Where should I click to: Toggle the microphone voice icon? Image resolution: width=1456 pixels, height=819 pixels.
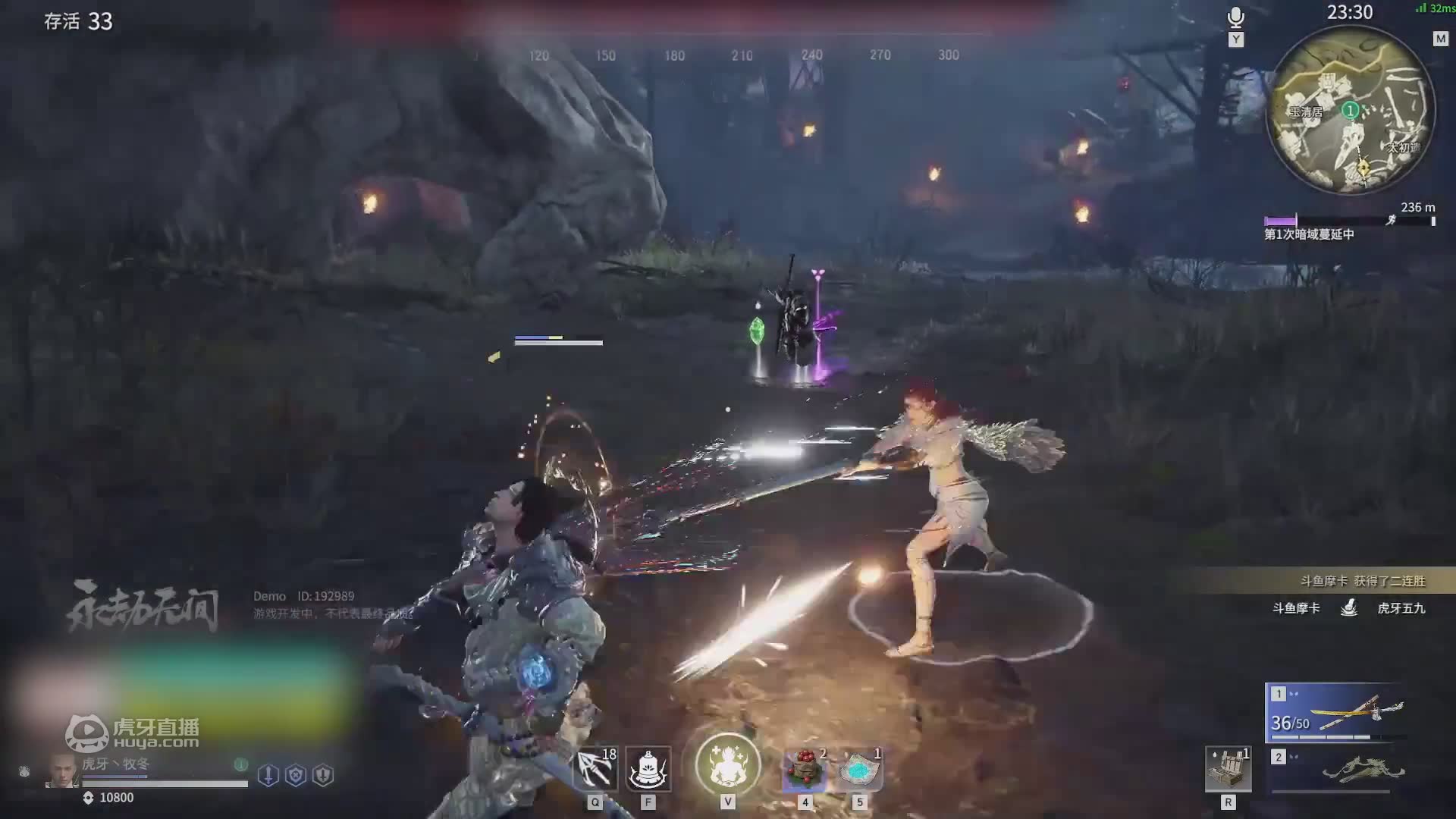(1236, 17)
